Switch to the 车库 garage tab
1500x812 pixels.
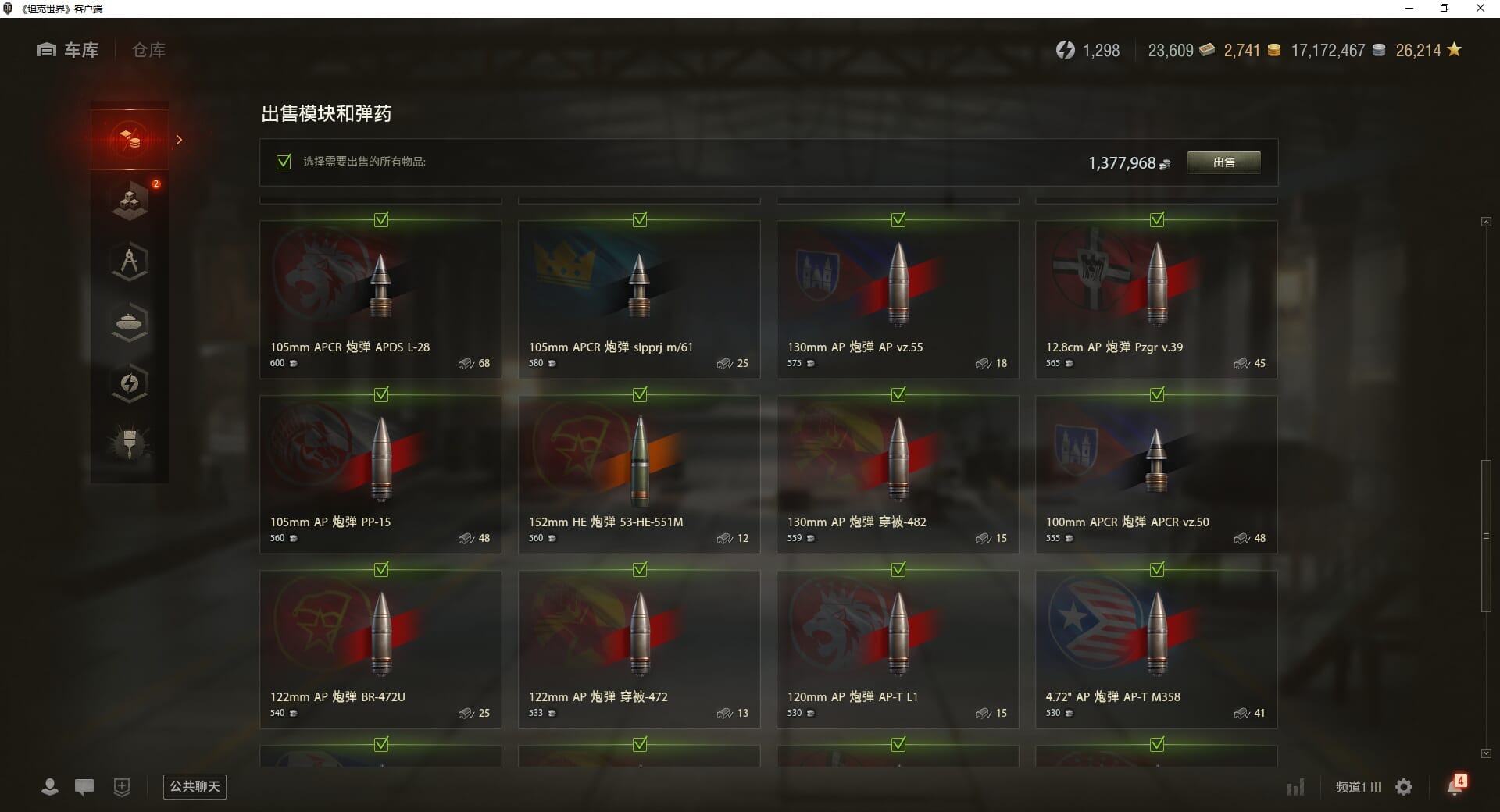tap(69, 51)
